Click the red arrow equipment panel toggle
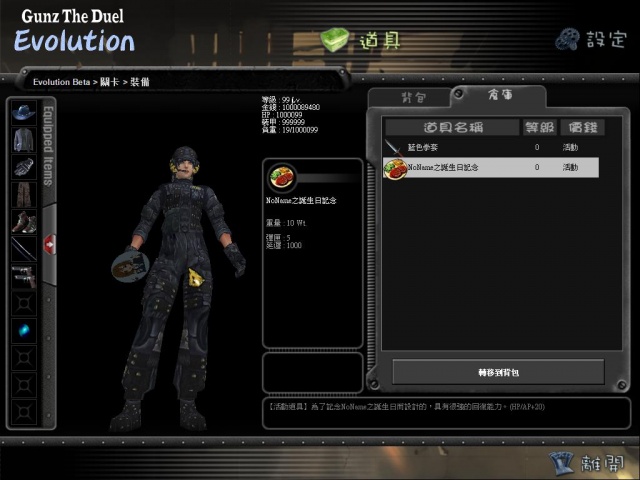Screen dimensions: 640x480 (50, 245)
